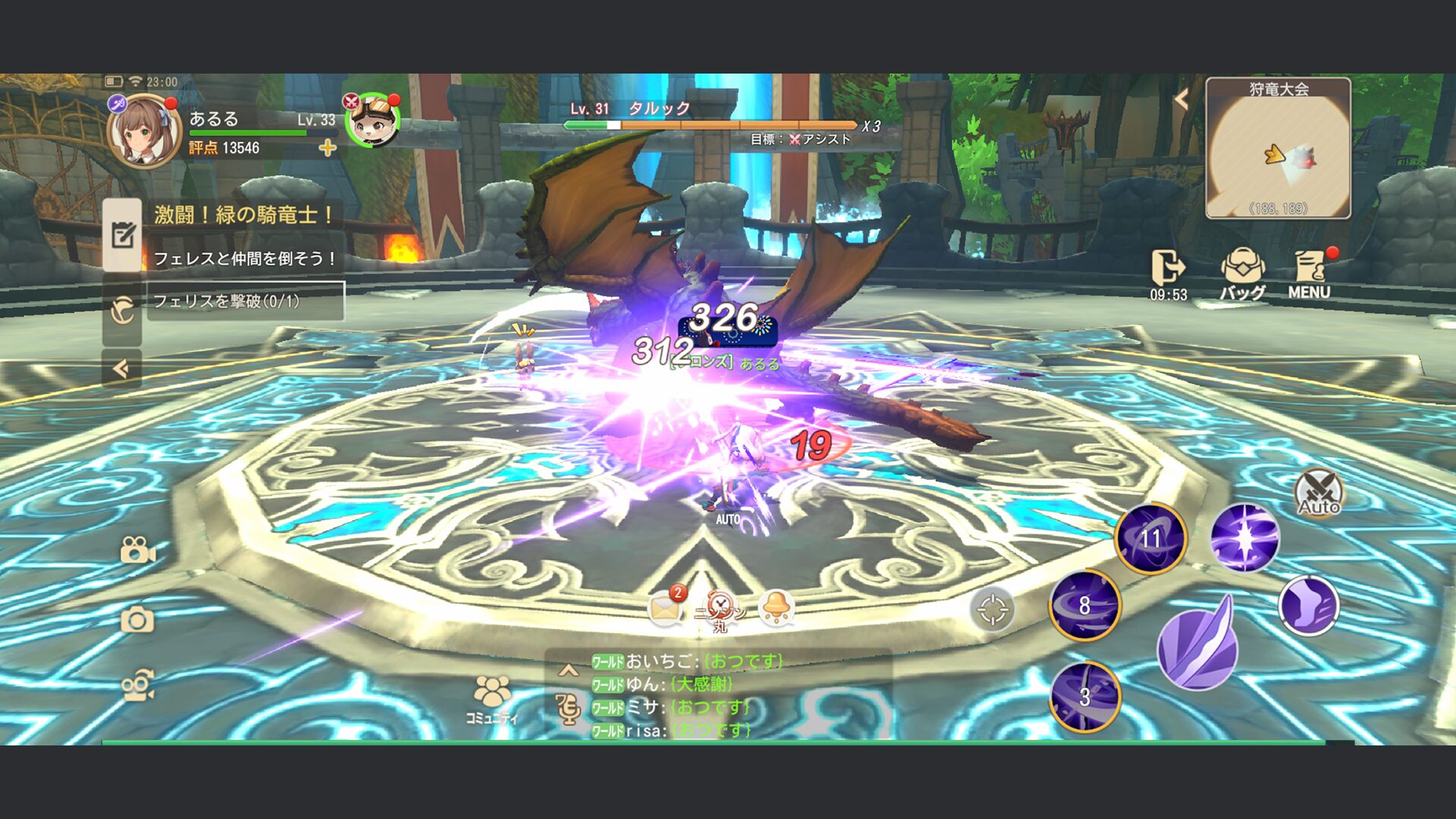This screenshot has width=1456, height=819.
Task: Take a screenshot with the camera icon
Action: click(137, 621)
